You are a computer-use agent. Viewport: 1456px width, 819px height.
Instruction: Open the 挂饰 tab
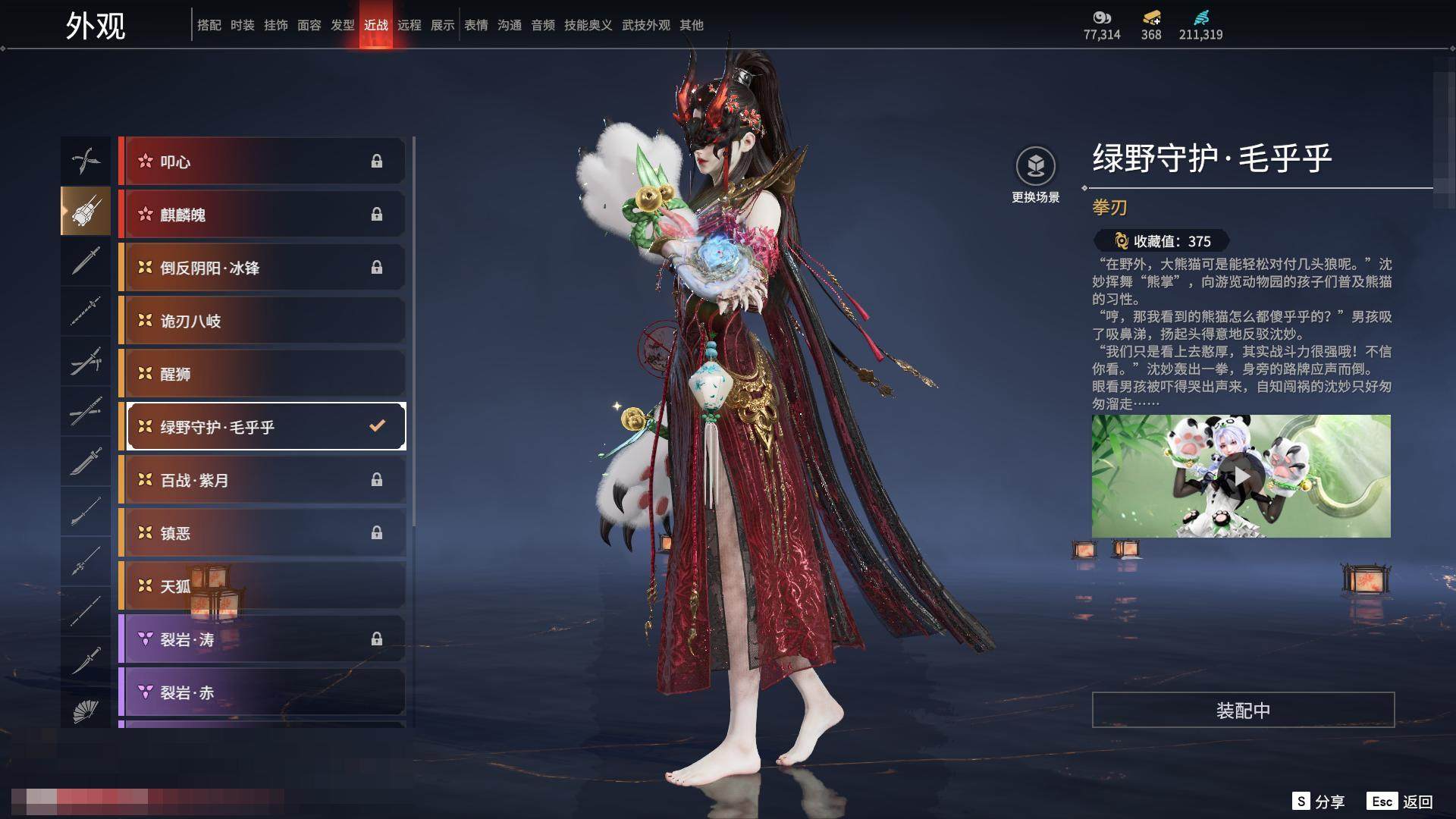click(x=276, y=25)
